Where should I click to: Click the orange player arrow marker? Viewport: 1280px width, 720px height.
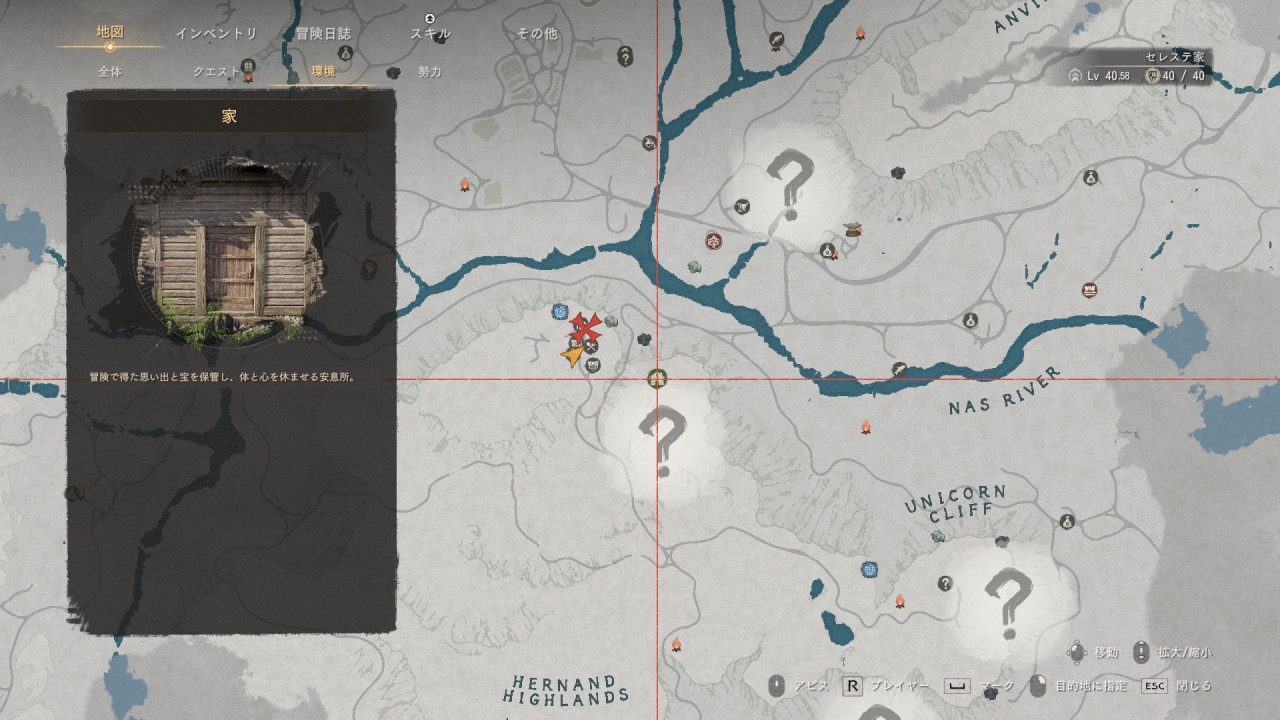[572, 355]
